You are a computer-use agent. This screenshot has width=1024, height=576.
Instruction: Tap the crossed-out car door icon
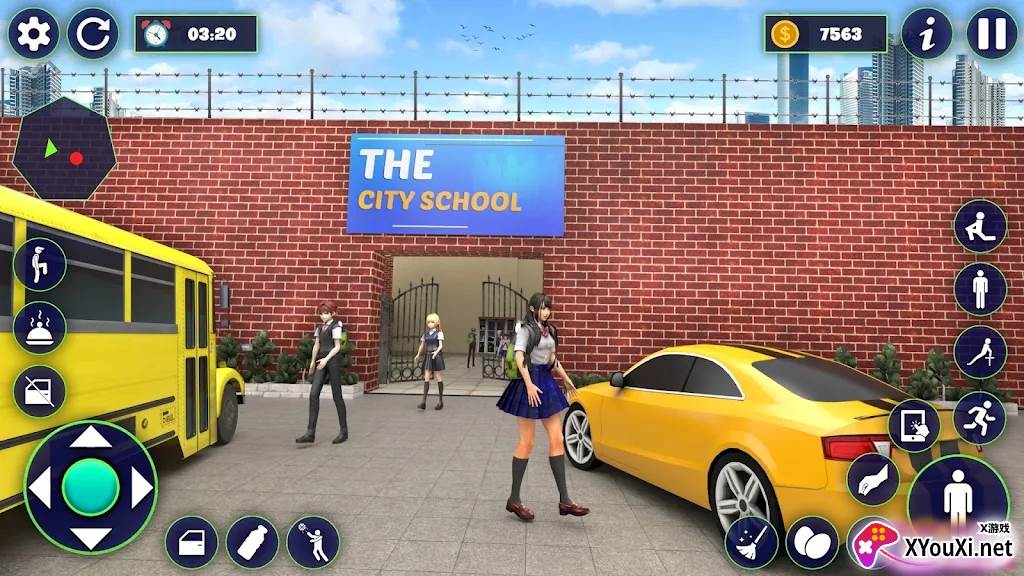tap(40, 391)
